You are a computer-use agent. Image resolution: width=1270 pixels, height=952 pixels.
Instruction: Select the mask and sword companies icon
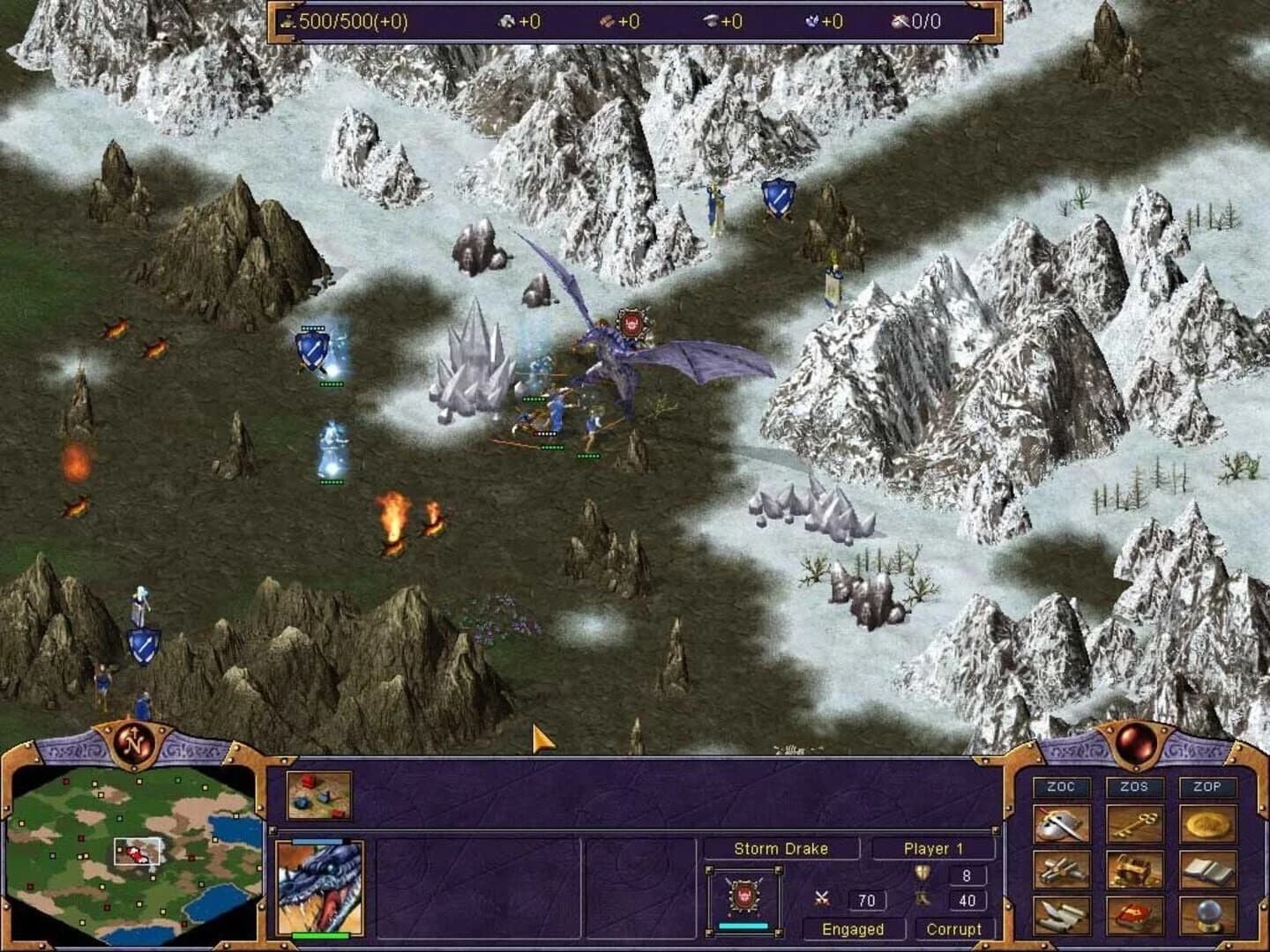pyautogui.click(x=1062, y=824)
